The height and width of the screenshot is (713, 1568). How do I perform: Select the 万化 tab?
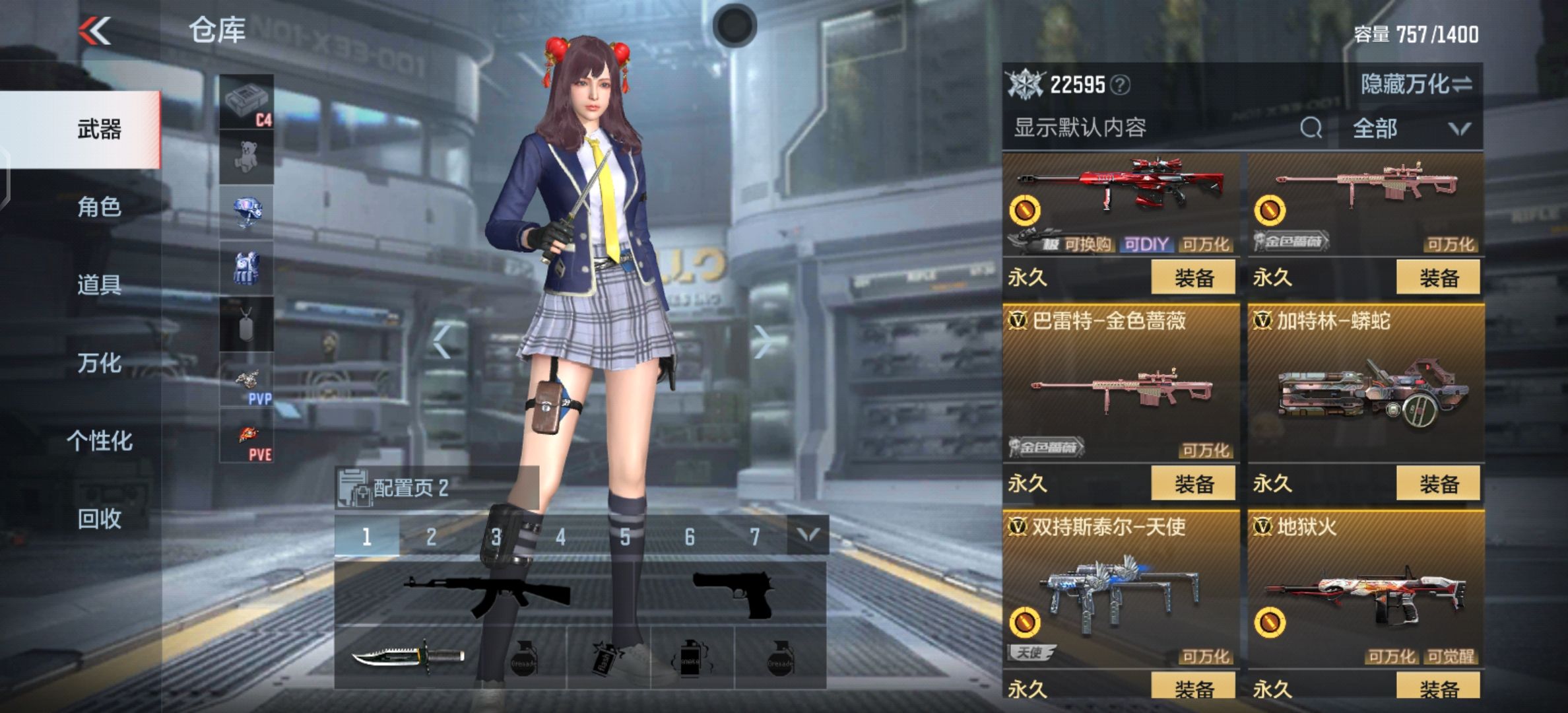[99, 362]
